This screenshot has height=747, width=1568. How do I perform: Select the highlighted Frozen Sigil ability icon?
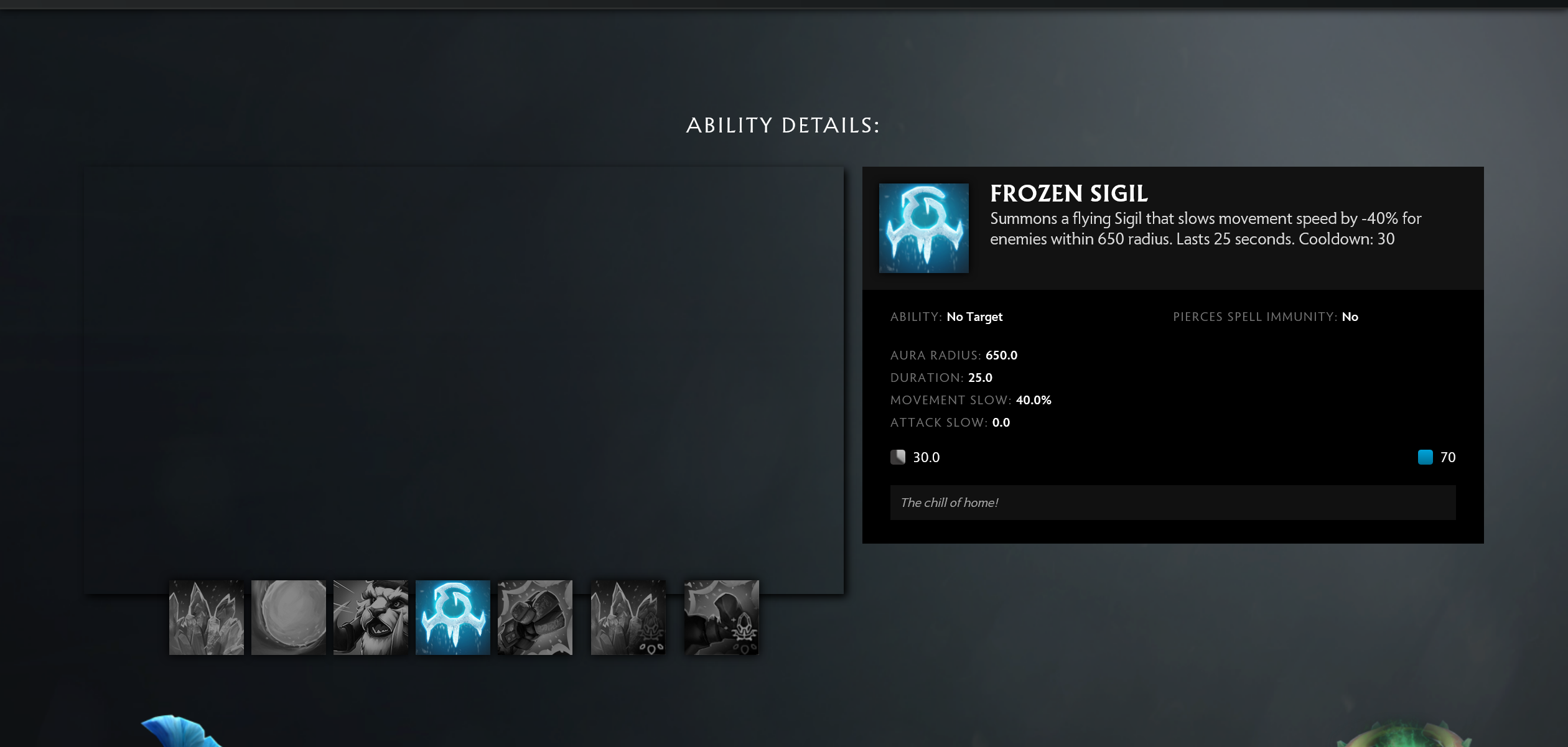pyautogui.click(x=452, y=617)
